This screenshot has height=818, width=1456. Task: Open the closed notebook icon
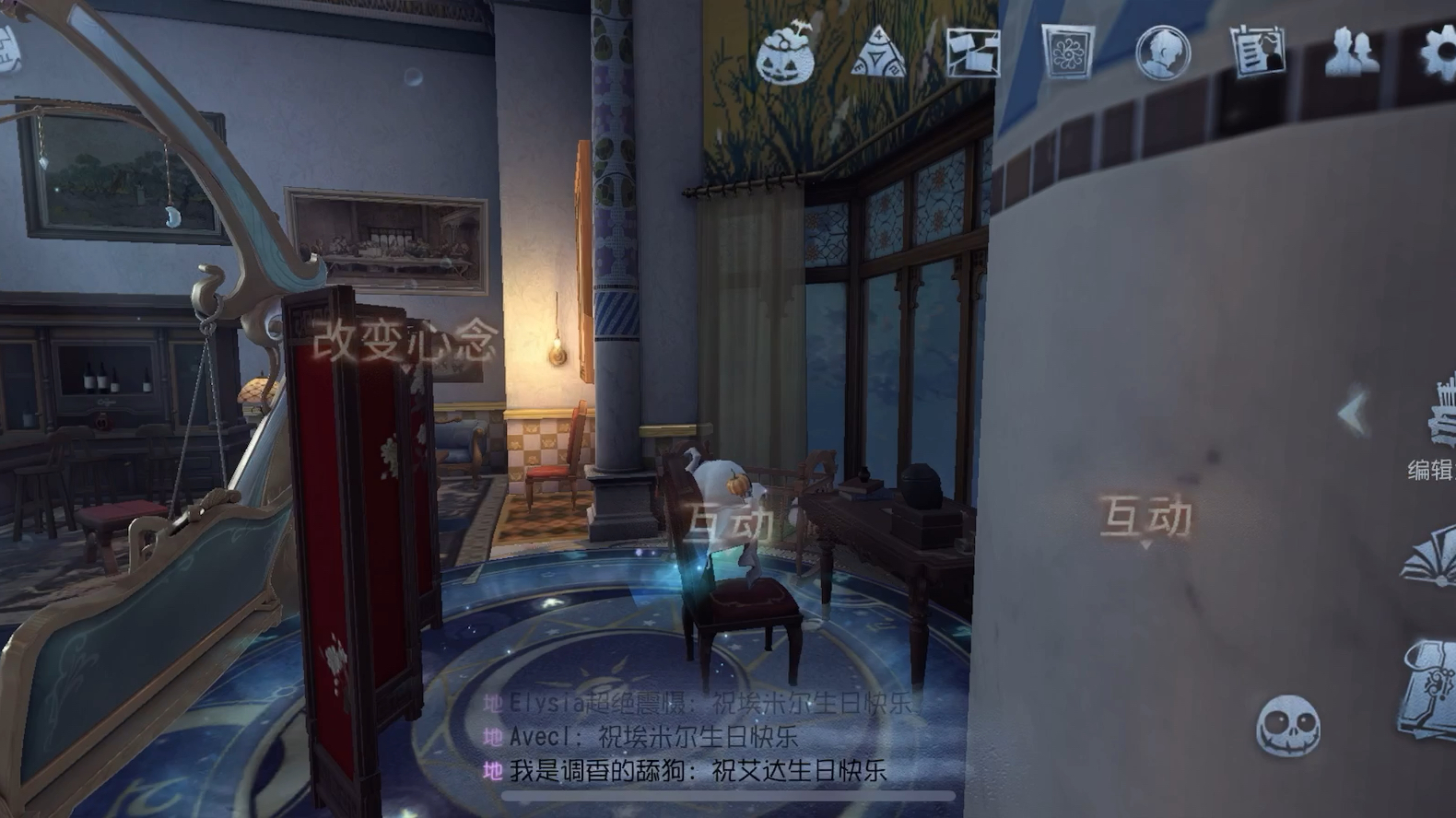point(1430,686)
